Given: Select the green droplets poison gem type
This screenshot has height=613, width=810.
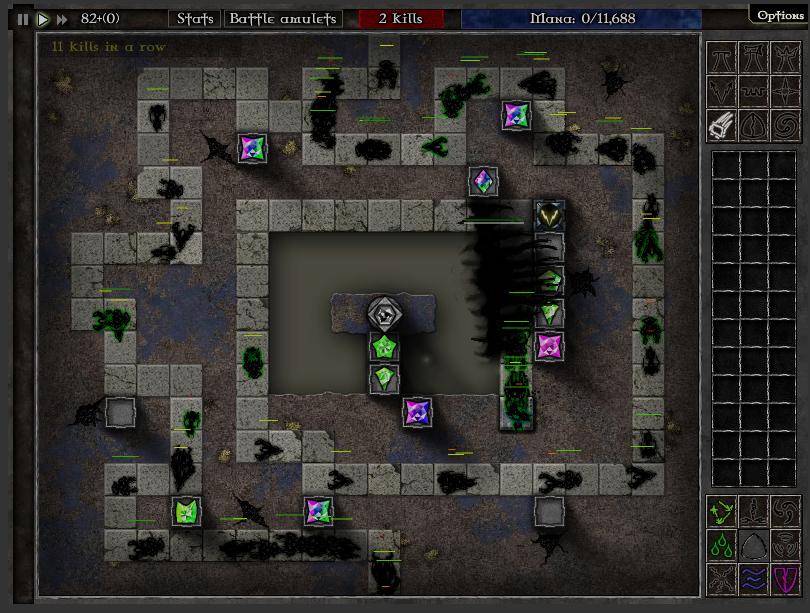Looking at the screenshot, I should pyautogui.click(x=723, y=545).
